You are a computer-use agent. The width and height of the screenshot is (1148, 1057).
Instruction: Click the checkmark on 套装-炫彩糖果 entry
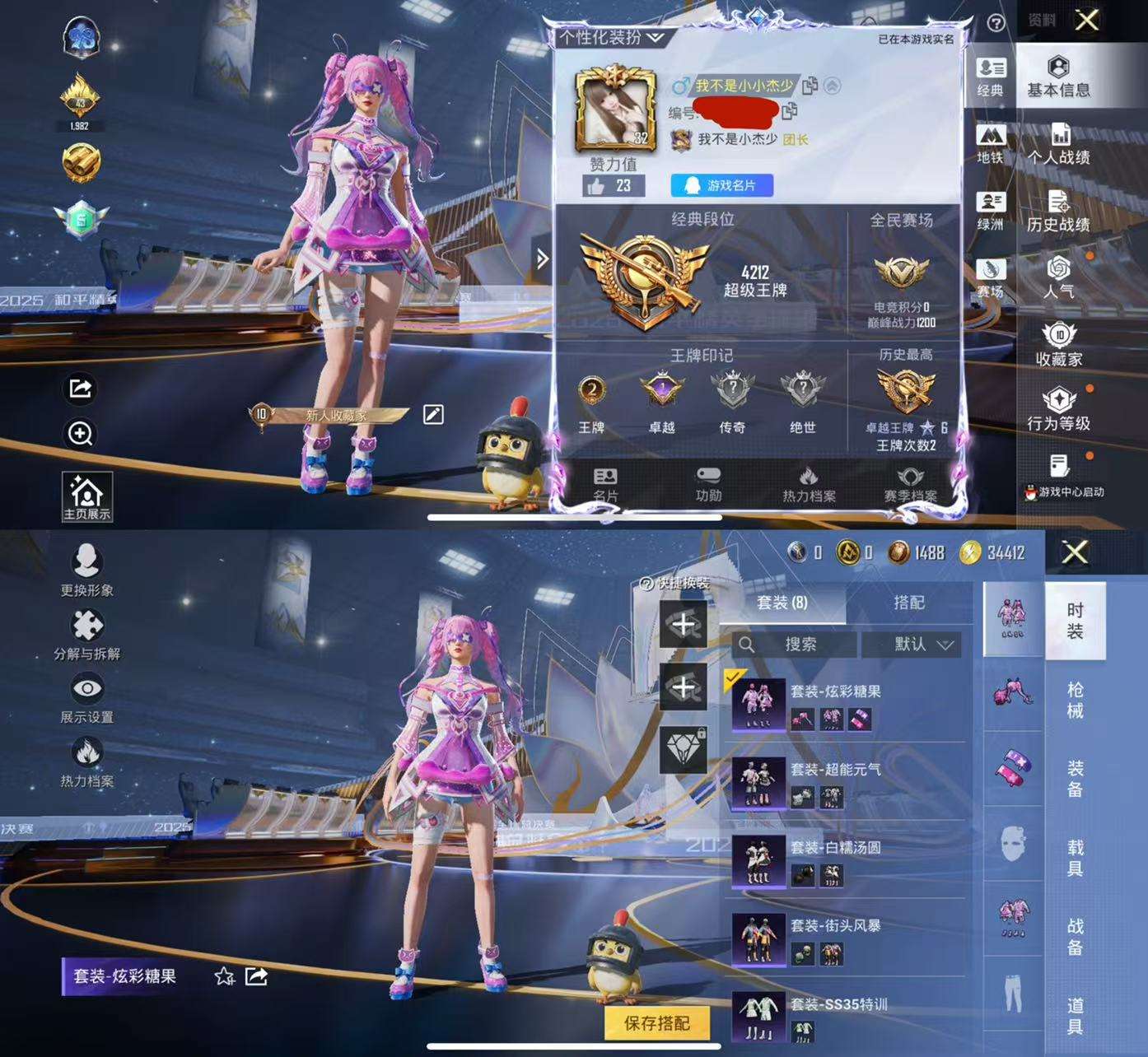pos(735,677)
